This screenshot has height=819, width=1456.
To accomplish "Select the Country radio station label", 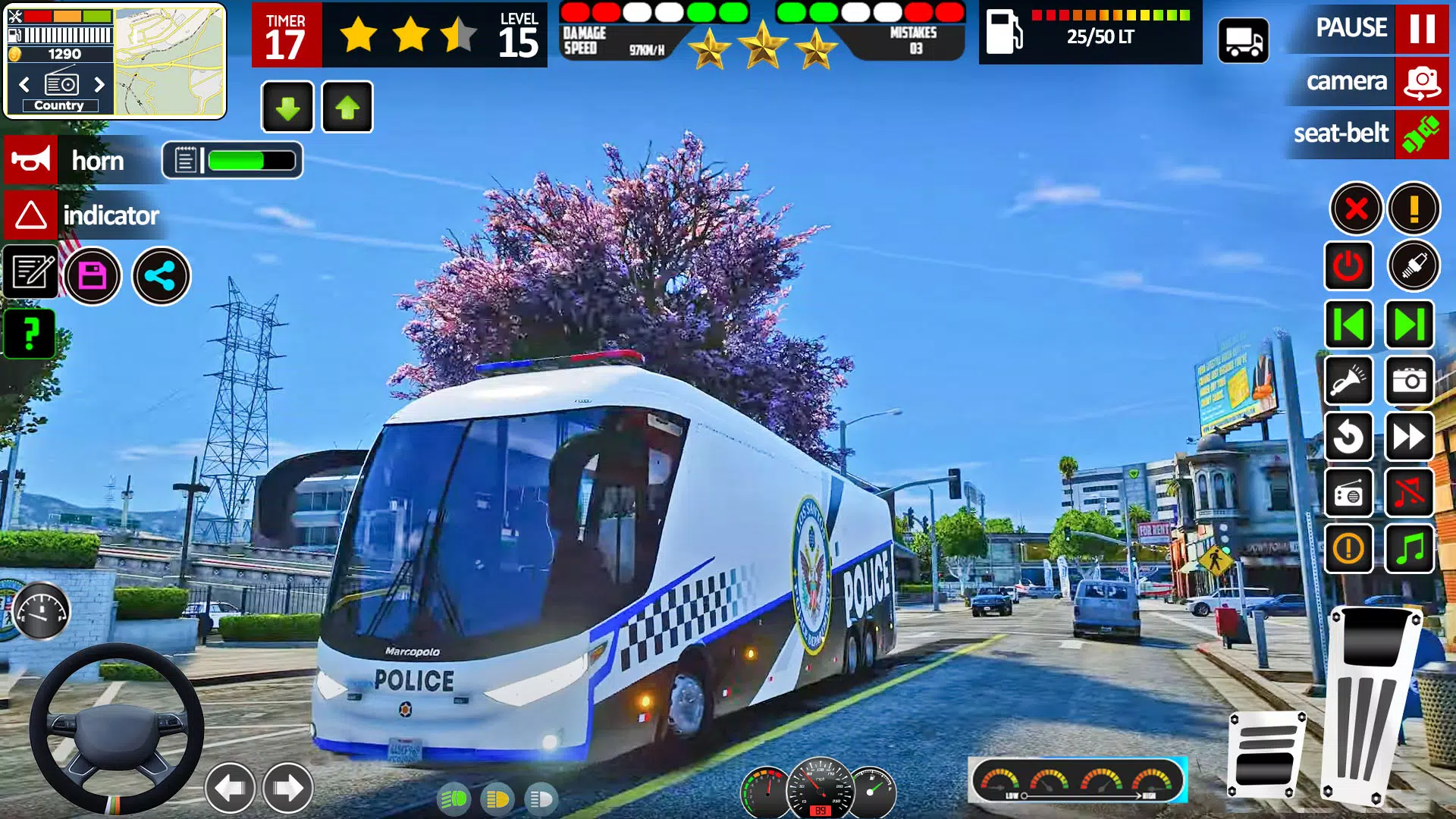I will pyautogui.click(x=61, y=105).
